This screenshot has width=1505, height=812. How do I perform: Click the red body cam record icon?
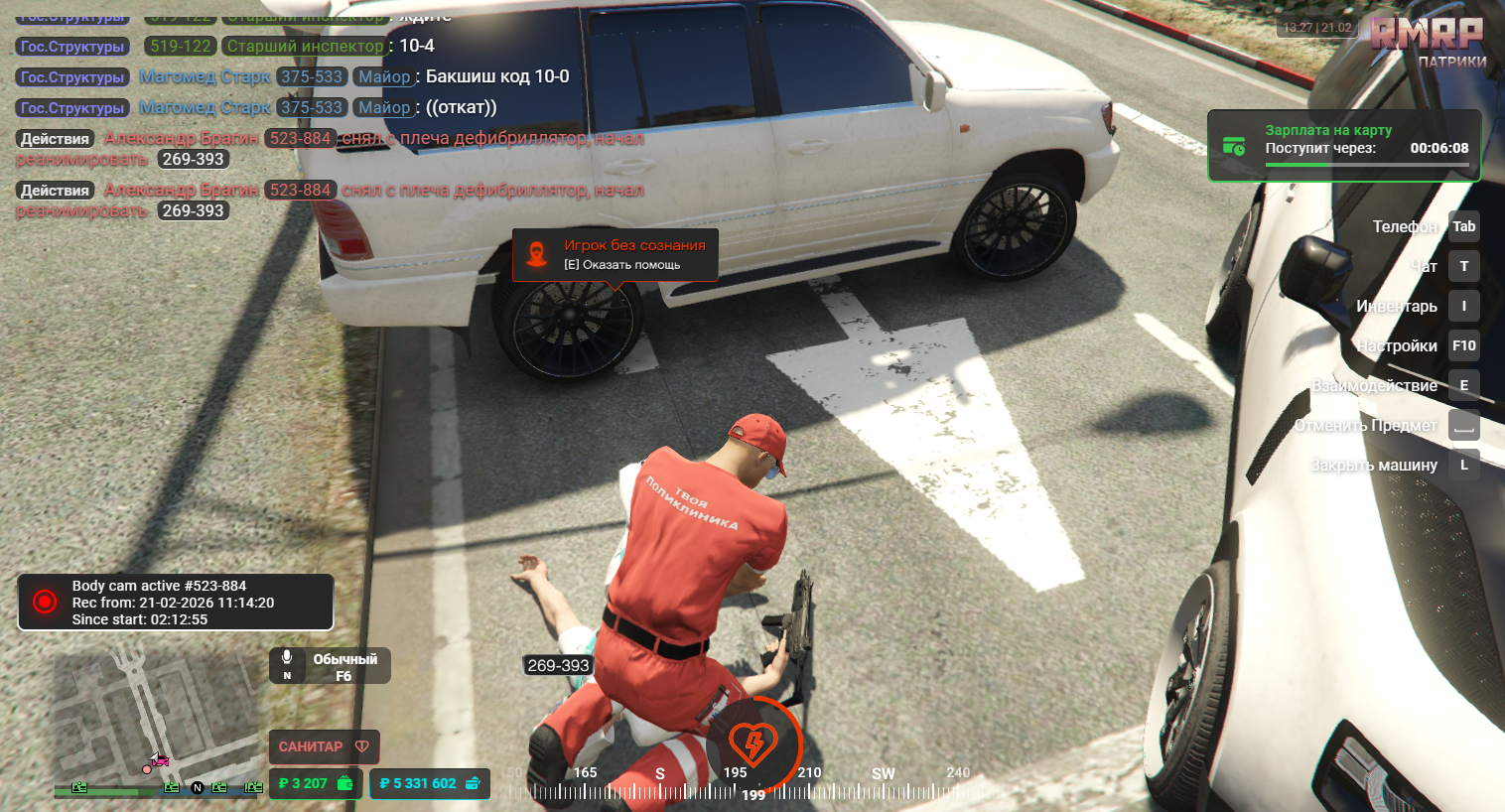(45, 602)
